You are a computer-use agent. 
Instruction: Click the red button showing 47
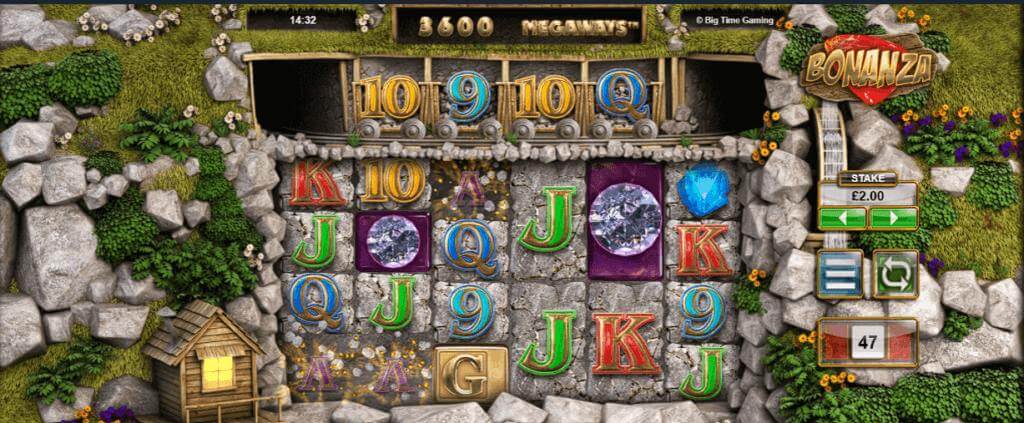(x=867, y=342)
